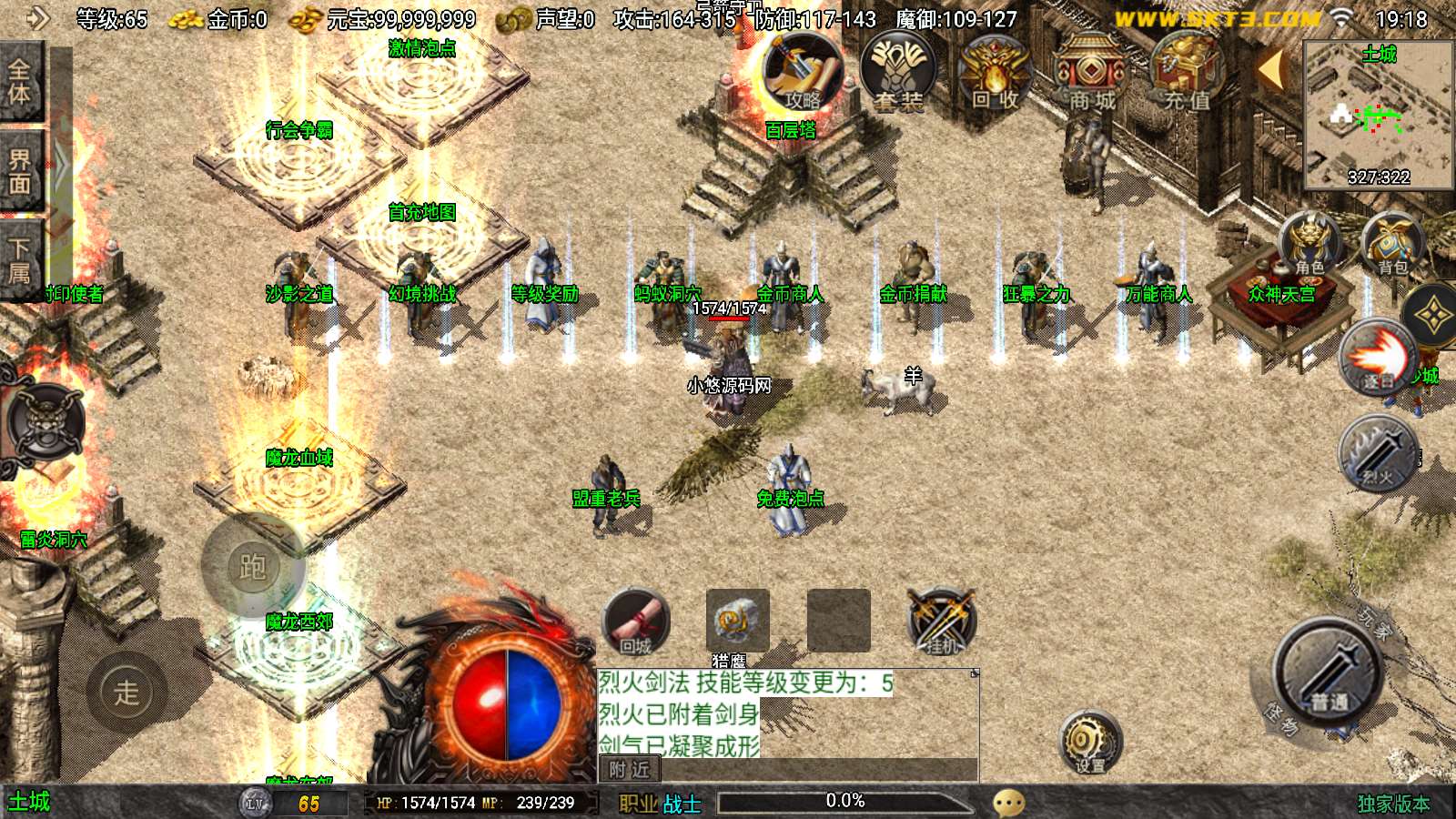Toggle 挂机 auto-battle mode
1456x819 pixels.
pyautogui.click(x=942, y=622)
